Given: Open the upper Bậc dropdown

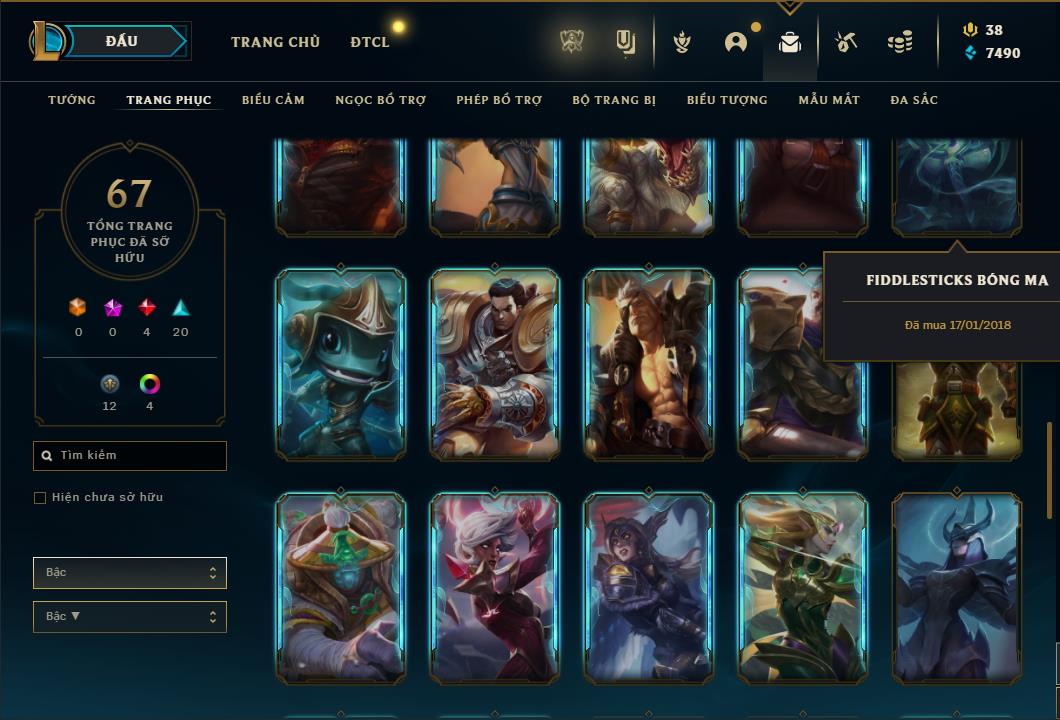Looking at the screenshot, I should click(x=130, y=573).
